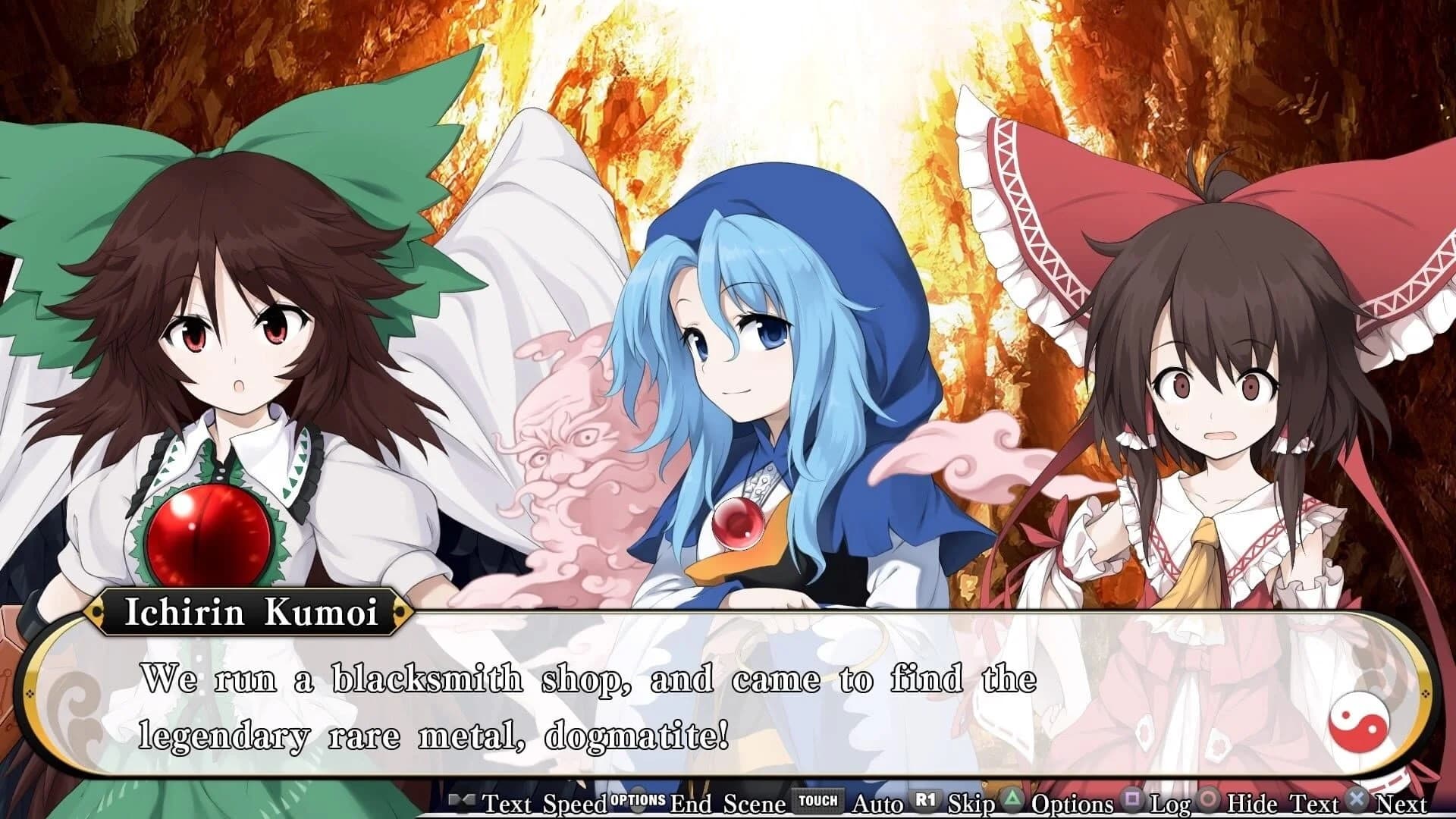Viewport: 1456px width, 819px height.
Task: Select Reimu's portrait on the right
Action: [1213, 379]
